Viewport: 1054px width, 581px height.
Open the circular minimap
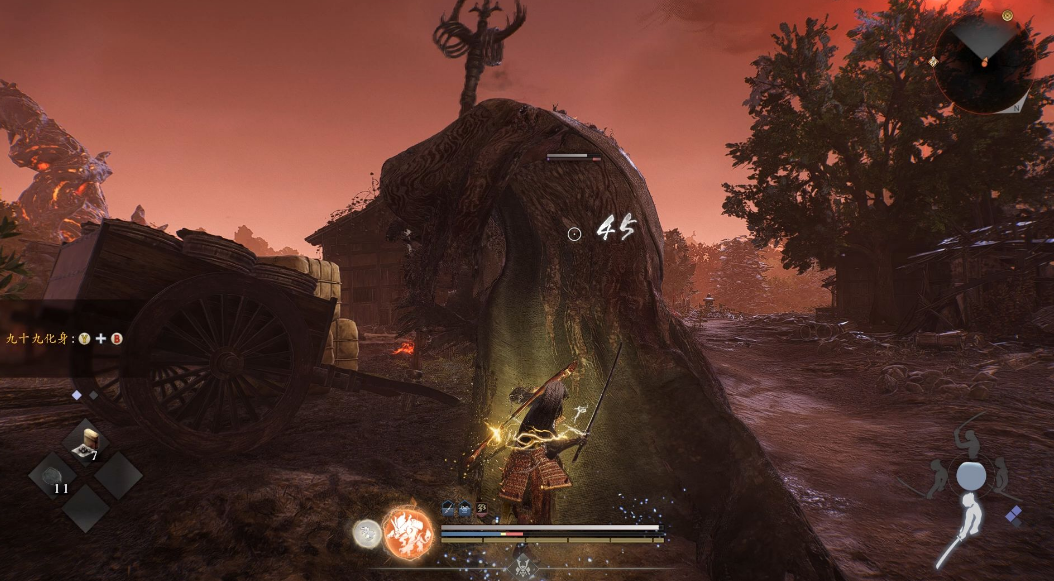click(x=985, y=62)
